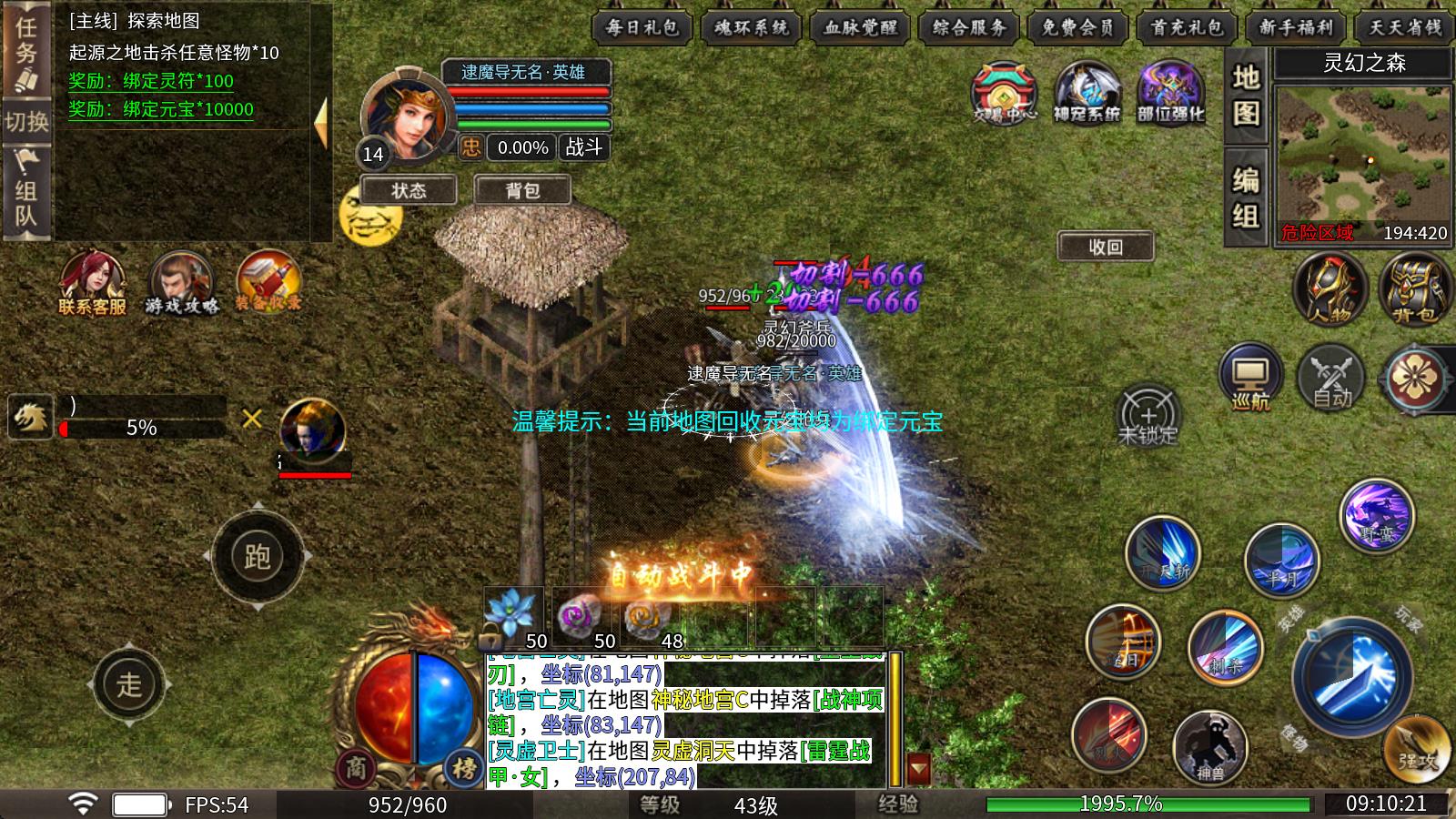The height and width of the screenshot is (819, 1456).
Task: Open the 首充礼包 first recharge pack
Action: (1188, 27)
